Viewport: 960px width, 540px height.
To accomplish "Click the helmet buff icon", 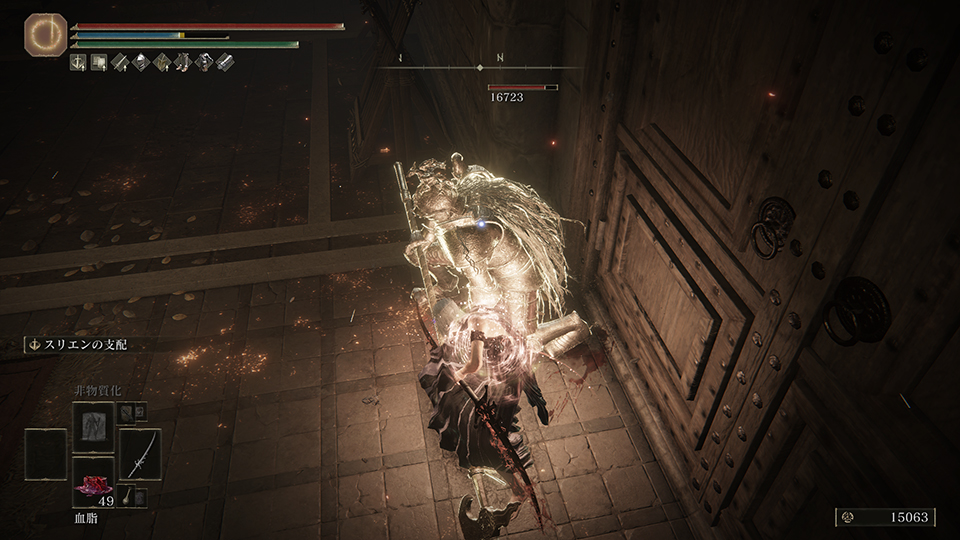I will click(x=143, y=63).
